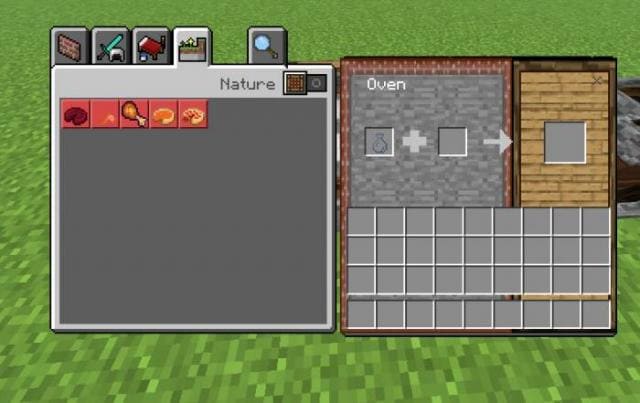
Task: Open the search tab with magnifying glass
Action: (267, 46)
